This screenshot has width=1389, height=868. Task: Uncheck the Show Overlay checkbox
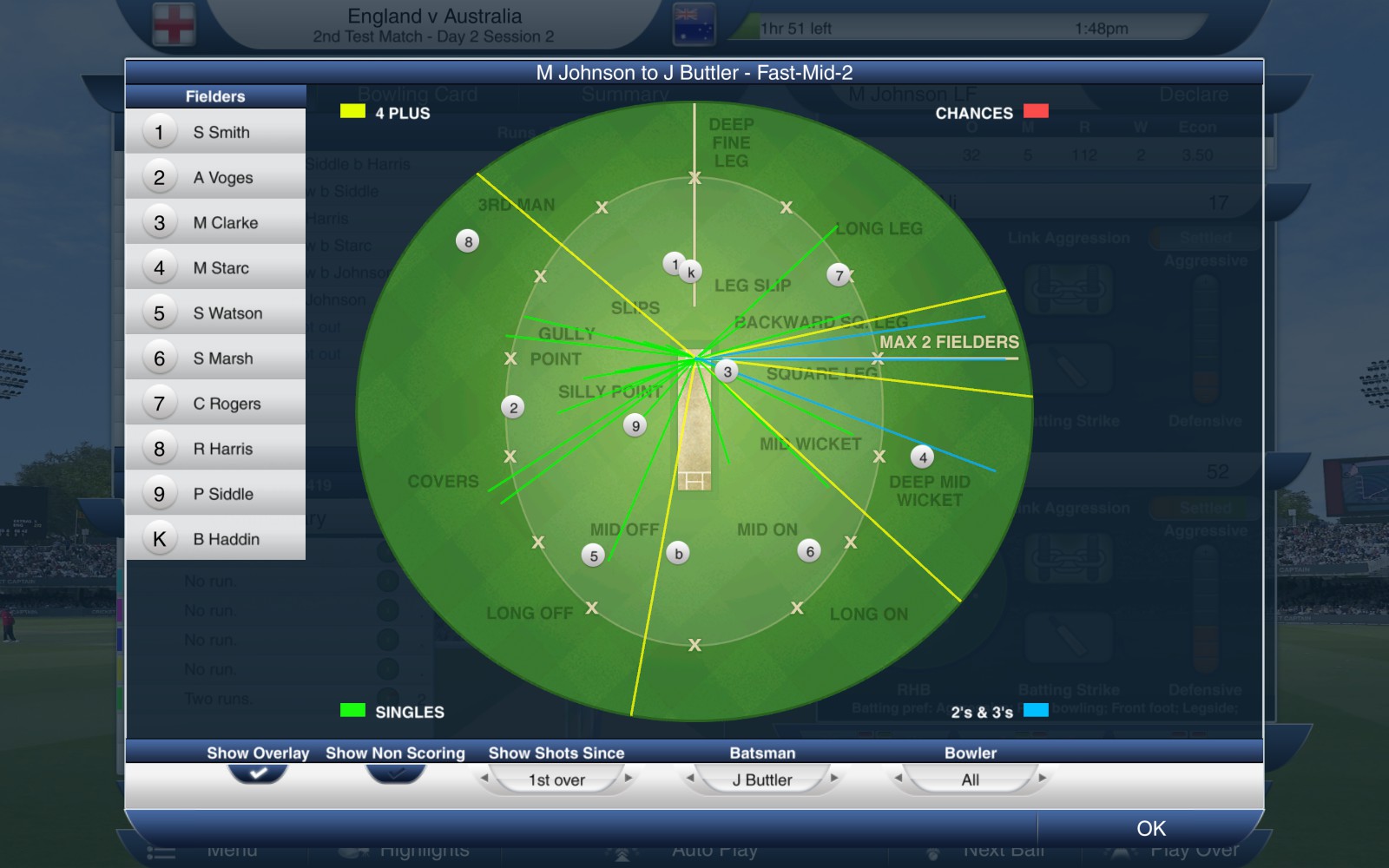[258, 772]
